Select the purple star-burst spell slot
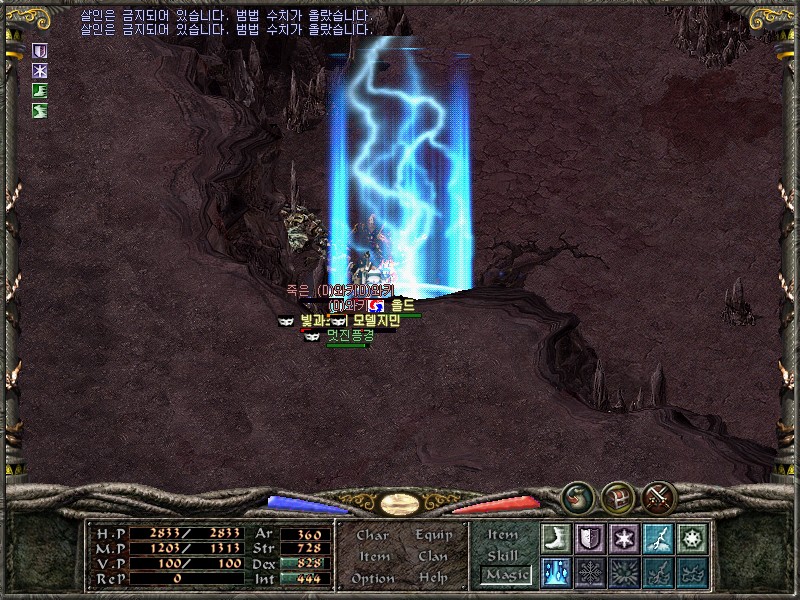The image size is (800, 600). pos(624,539)
